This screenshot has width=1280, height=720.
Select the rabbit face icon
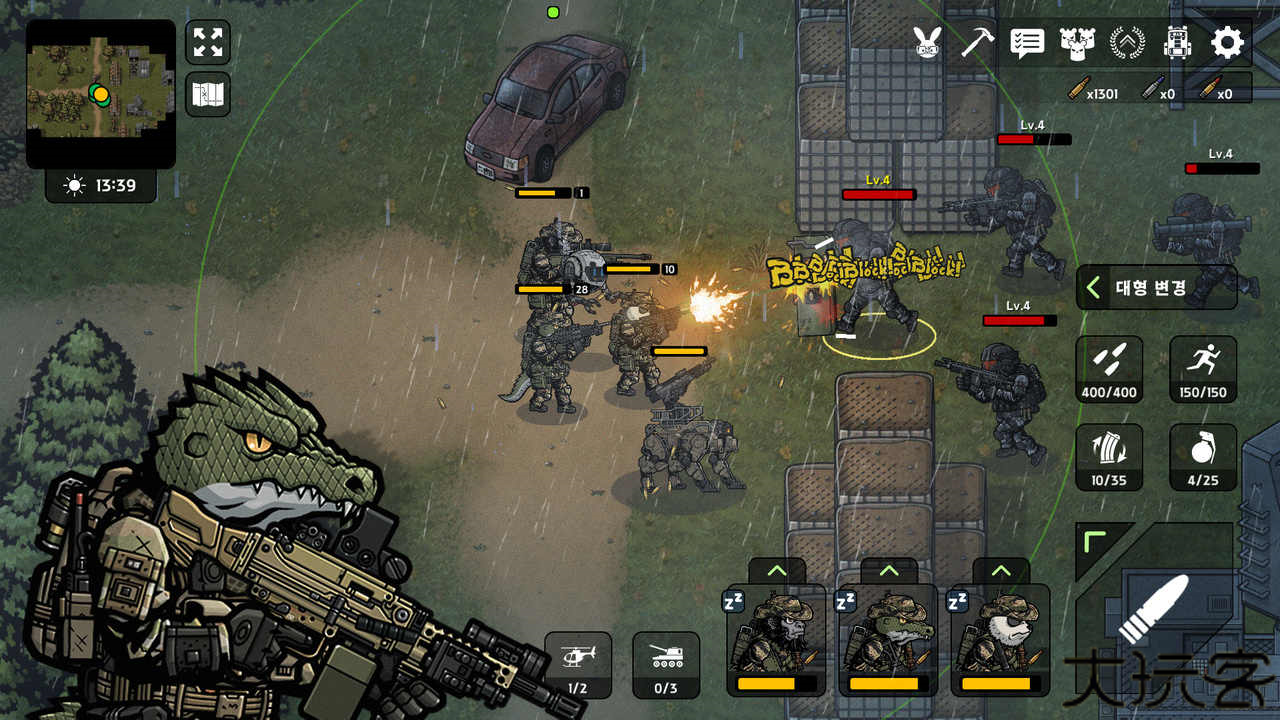[927, 43]
